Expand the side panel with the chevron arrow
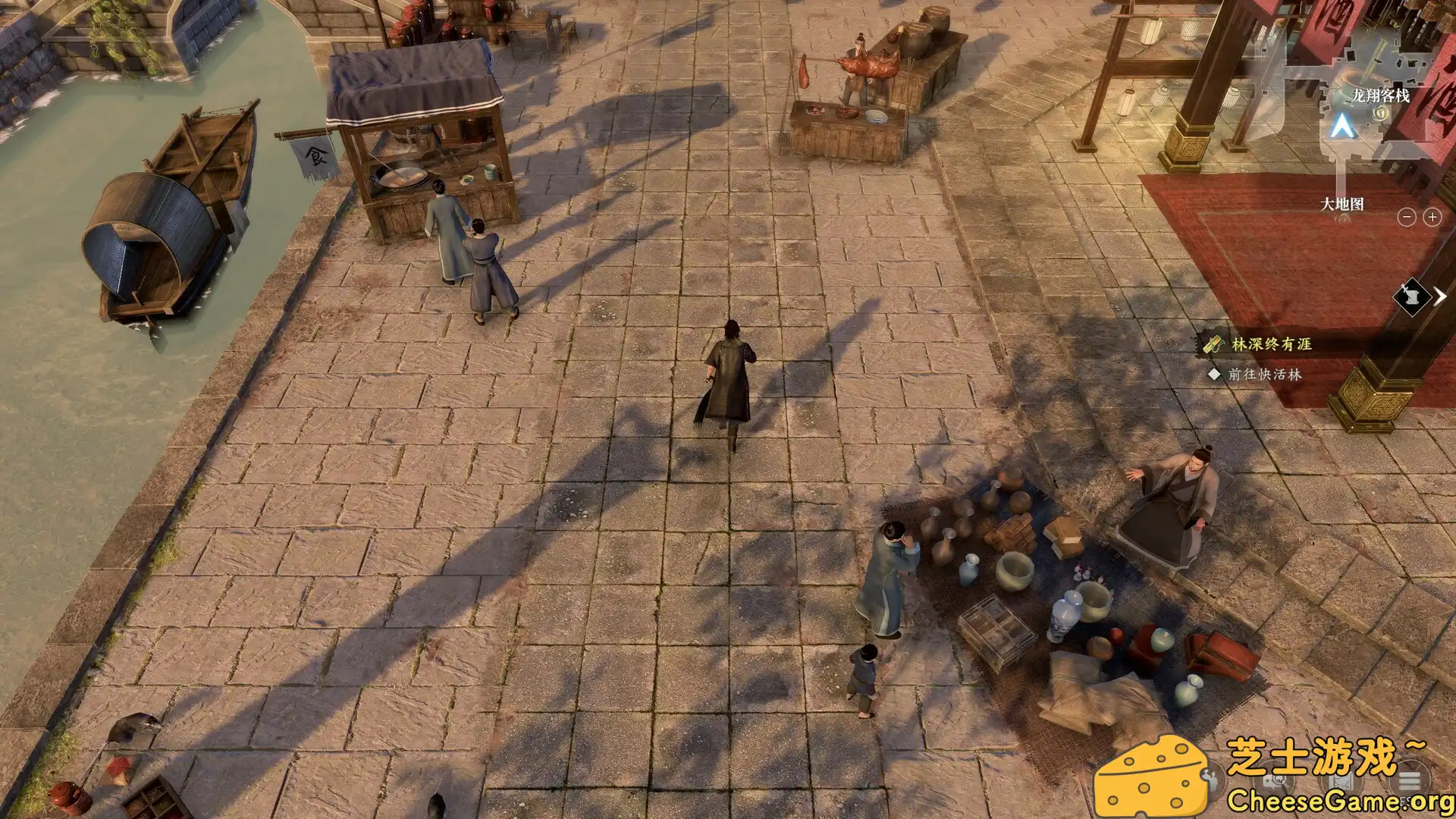The image size is (1456, 819). pyautogui.click(x=1442, y=297)
